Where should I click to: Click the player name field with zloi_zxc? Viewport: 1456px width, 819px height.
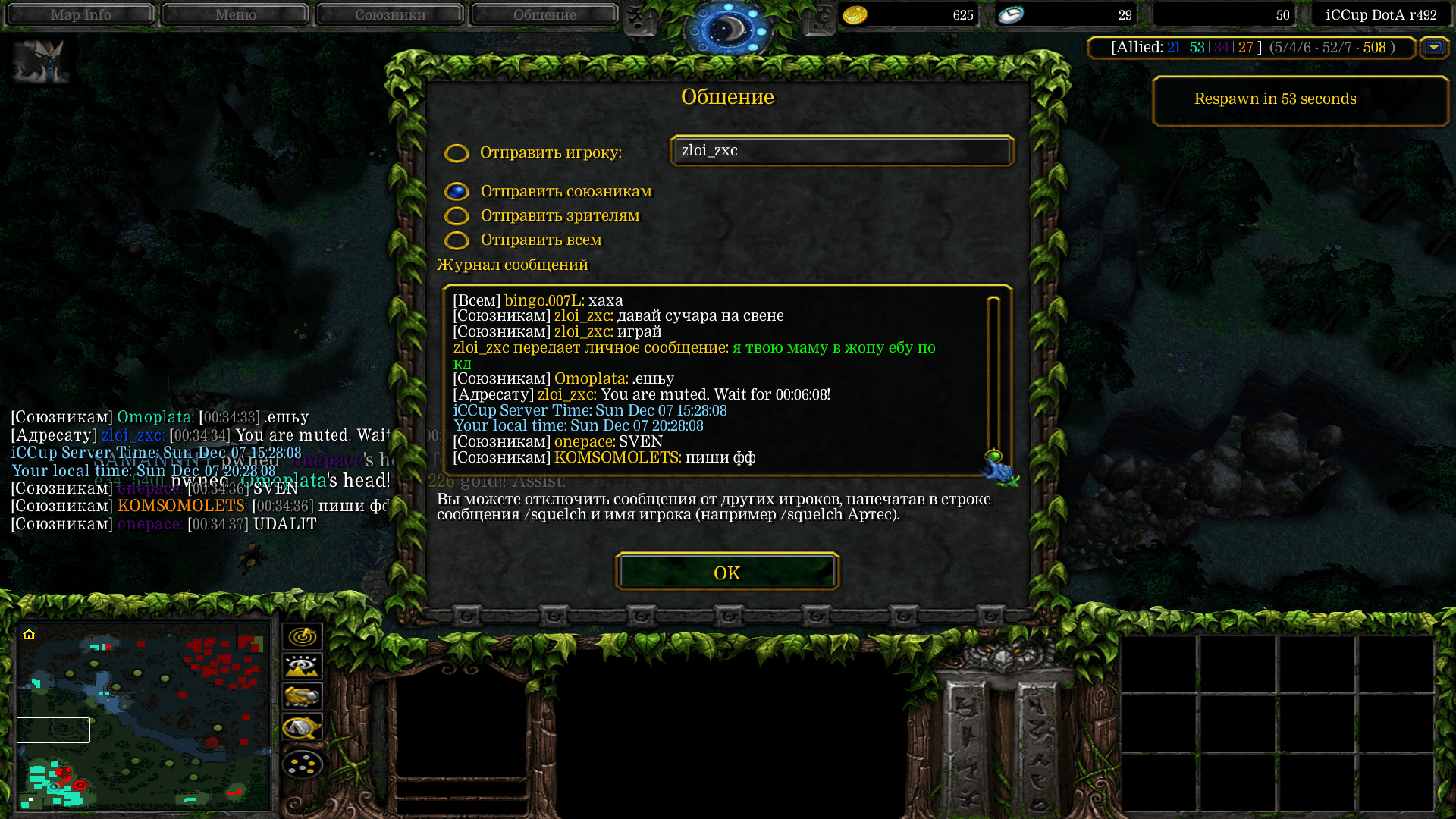(x=842, y=151)
